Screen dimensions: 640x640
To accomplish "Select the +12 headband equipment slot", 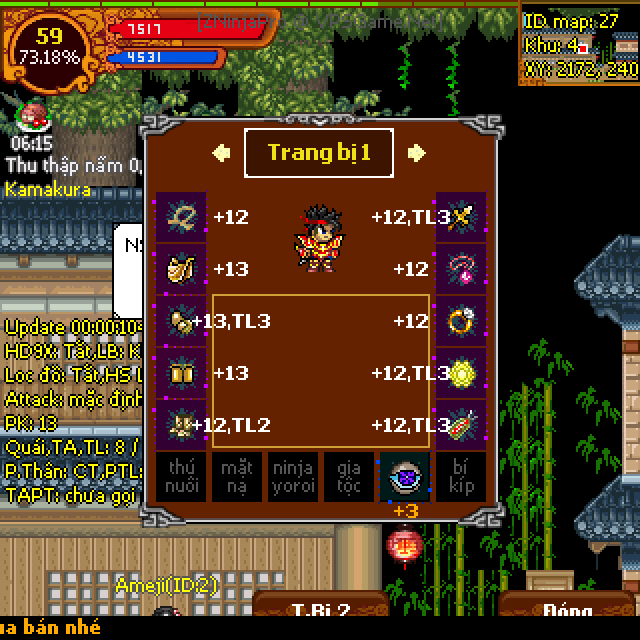I will coord(181,217).
